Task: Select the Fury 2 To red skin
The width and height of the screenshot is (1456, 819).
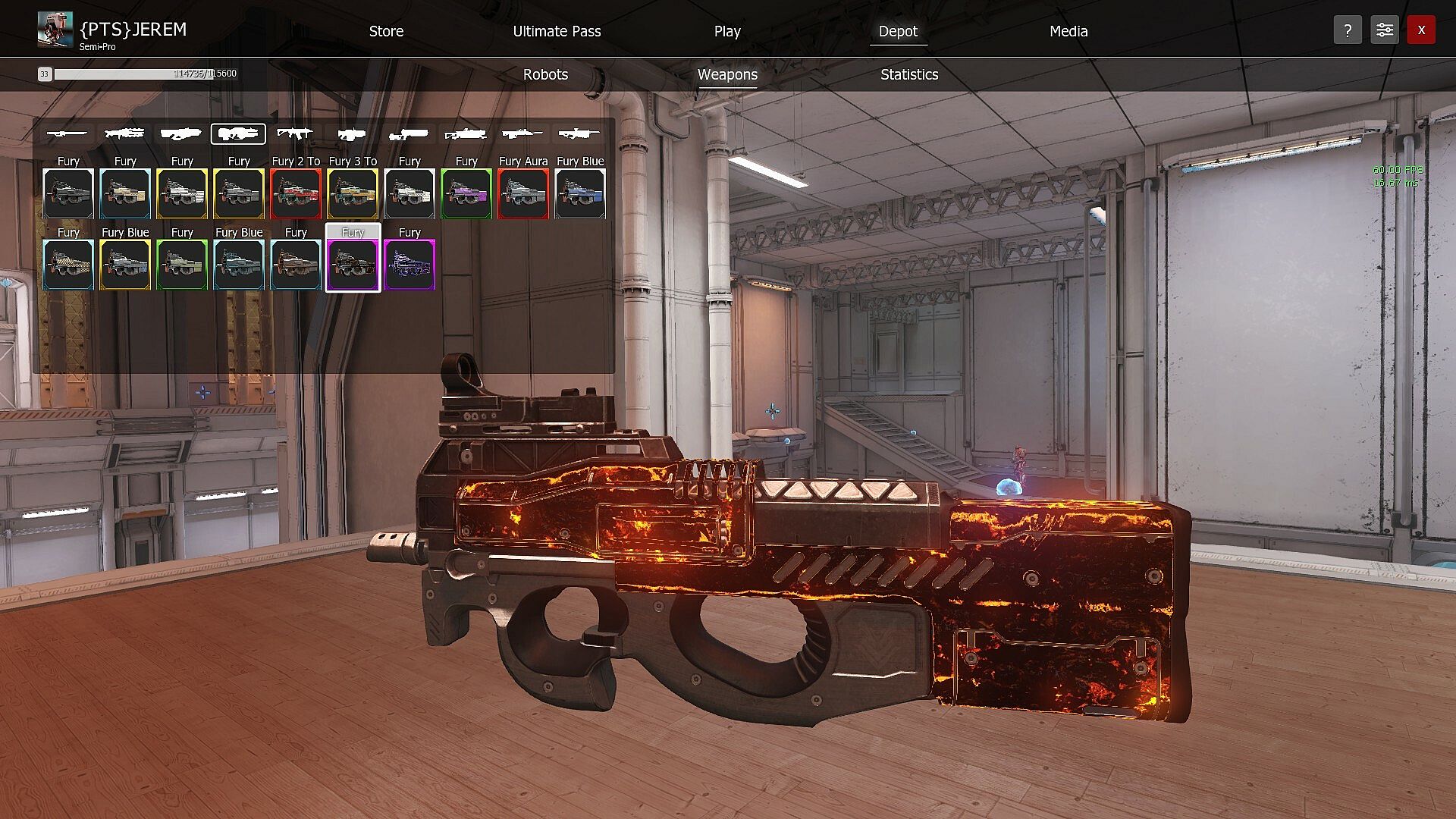Action: 296,193
